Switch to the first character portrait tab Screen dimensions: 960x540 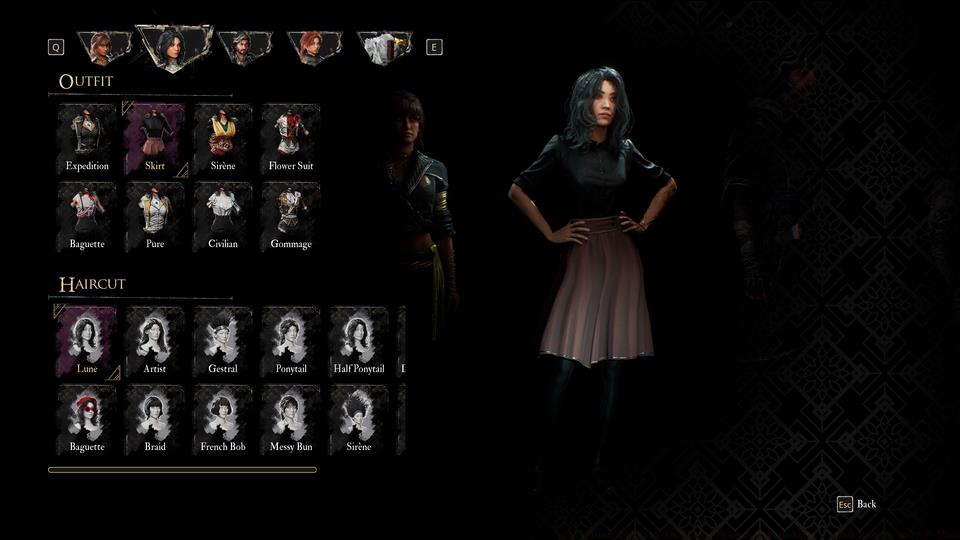104,46
